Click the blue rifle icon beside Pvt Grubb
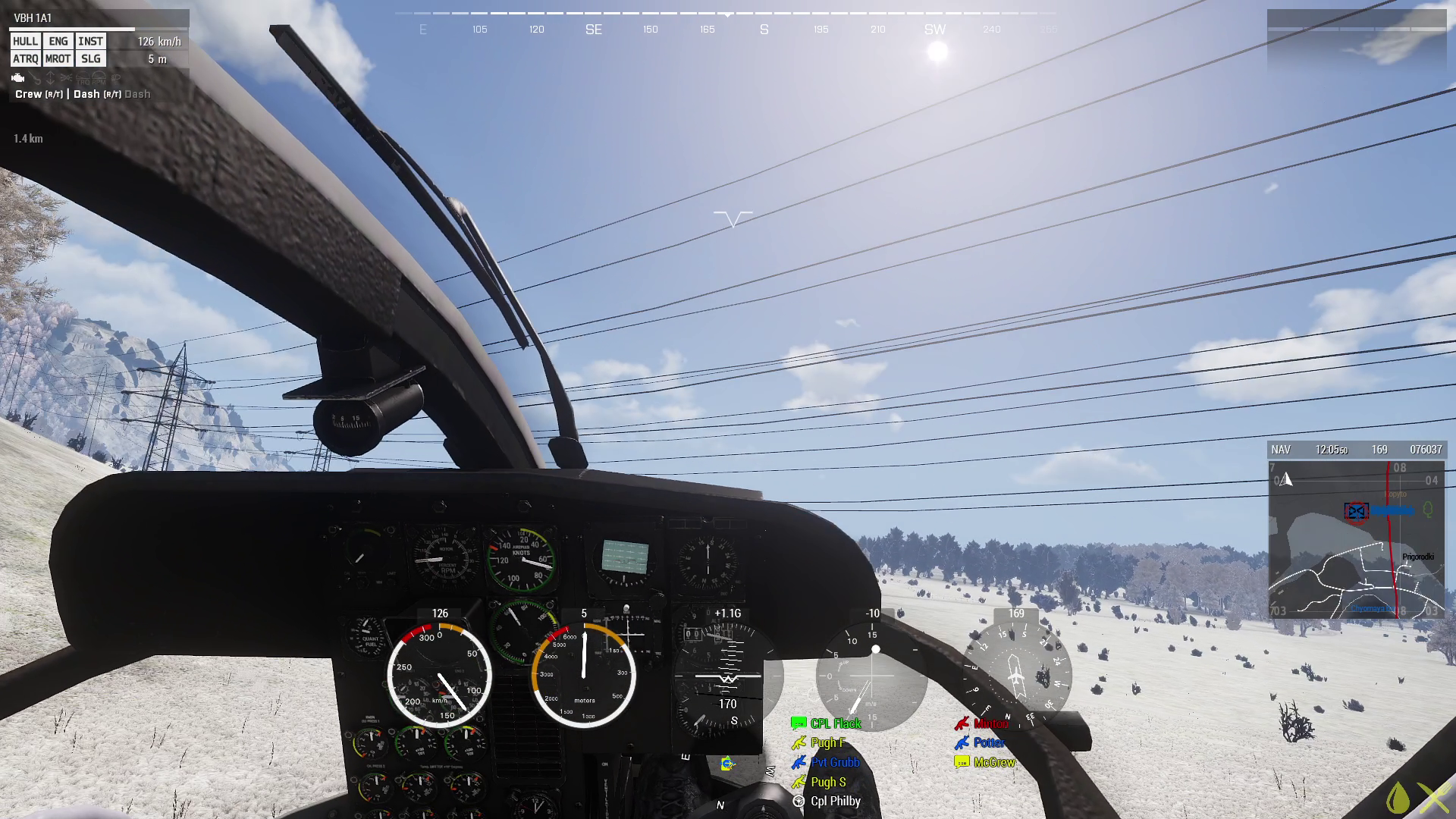Image resolution: width=1456 pixels, height=819 pixels. pyautogui.click(x=799, y=762)
